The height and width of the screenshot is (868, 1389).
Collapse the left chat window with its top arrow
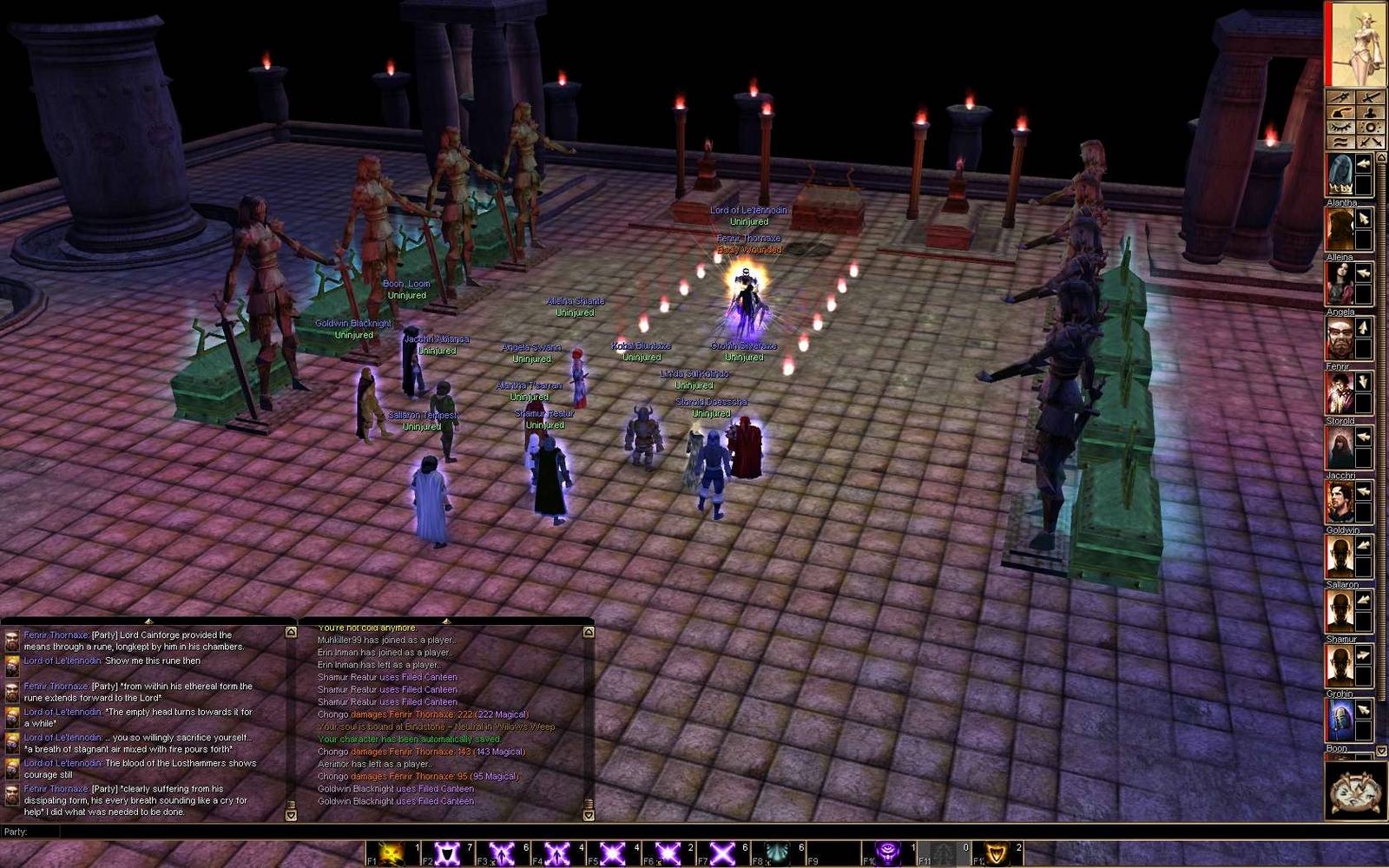click(148, 620)
